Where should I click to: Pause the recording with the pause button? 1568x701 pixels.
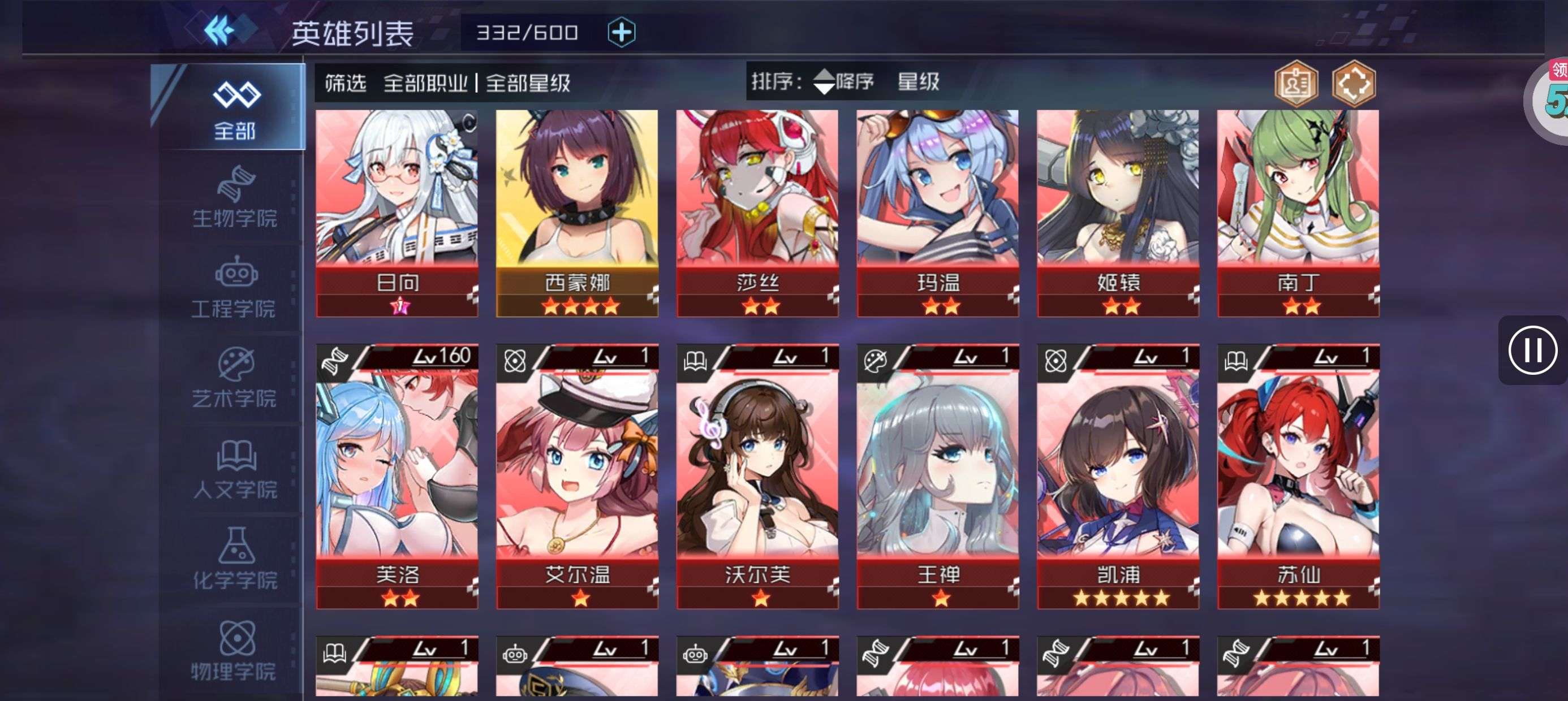click(x=1532, y=350)
